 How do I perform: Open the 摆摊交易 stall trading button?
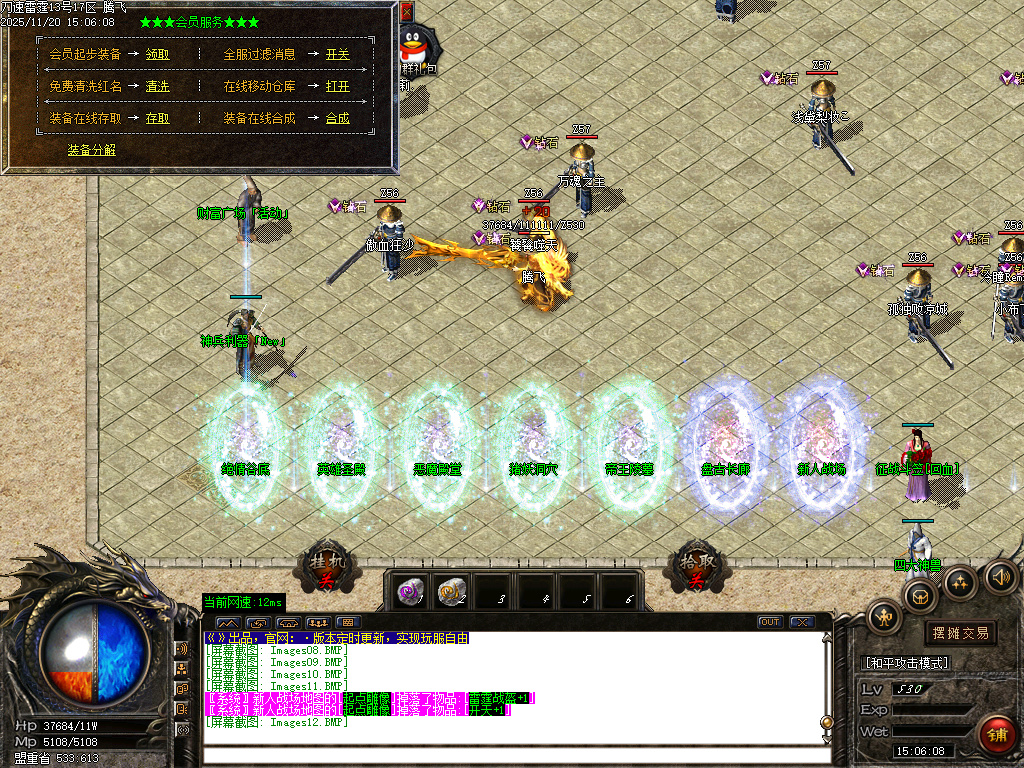pos(960,633)
